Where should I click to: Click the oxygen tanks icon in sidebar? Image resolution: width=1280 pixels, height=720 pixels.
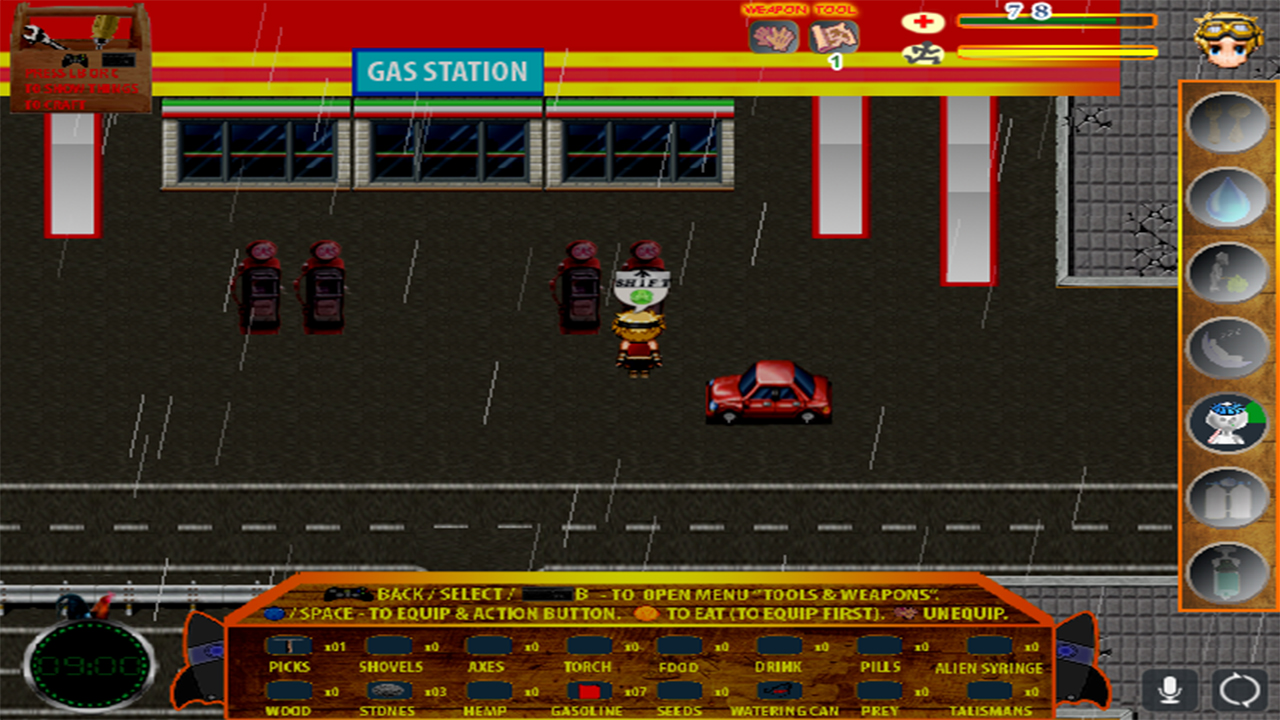[x=1228, y=497]
